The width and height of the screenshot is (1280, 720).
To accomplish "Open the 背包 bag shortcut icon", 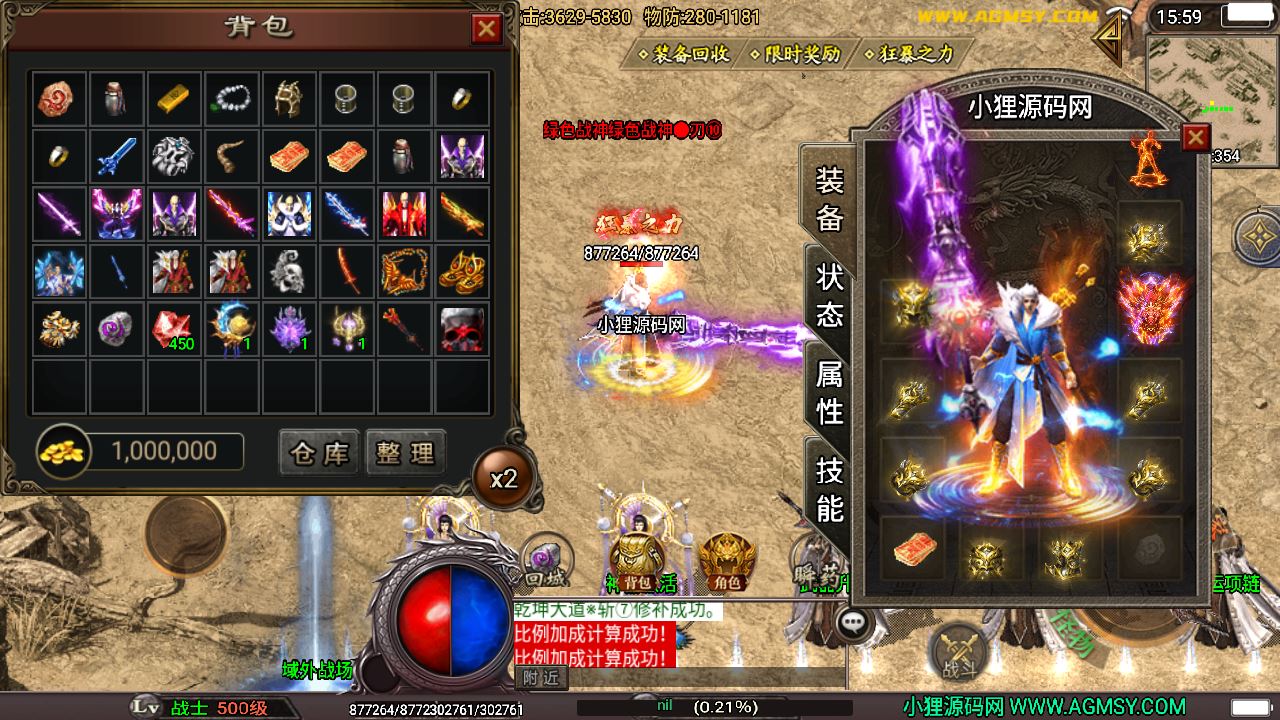I will coord(637,560).
